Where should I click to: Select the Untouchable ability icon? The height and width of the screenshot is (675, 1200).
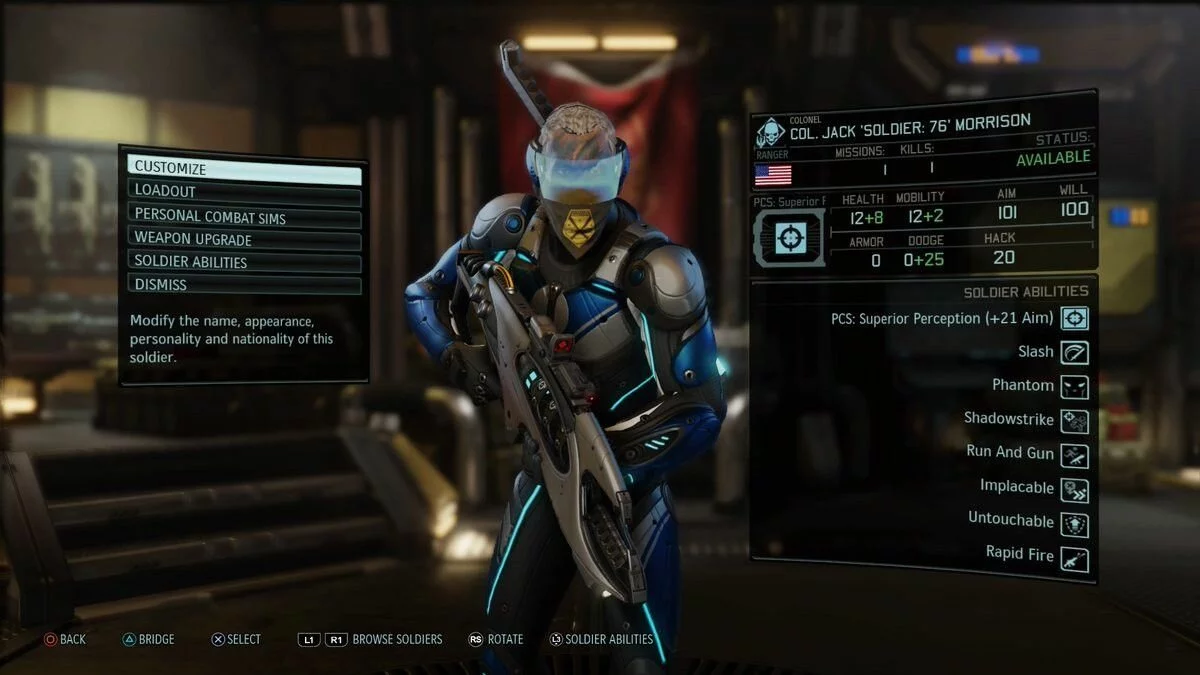pyautogui.click(x=1075, y=522)
